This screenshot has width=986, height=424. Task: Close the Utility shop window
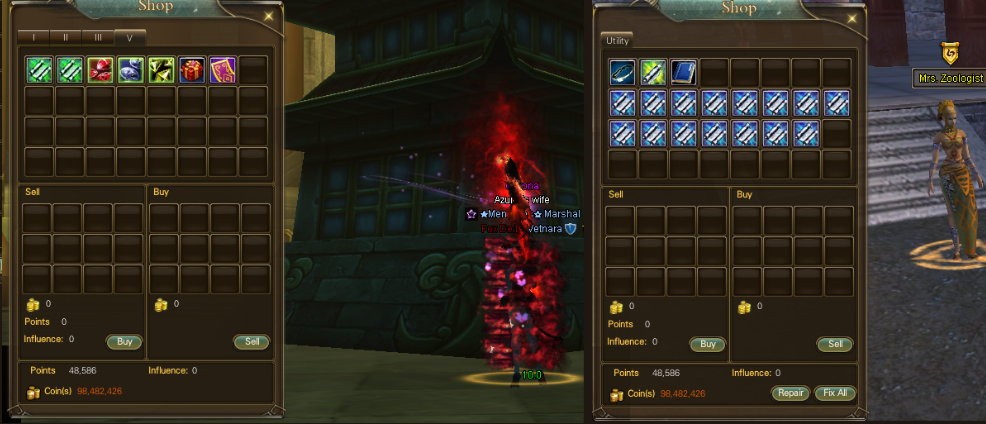coord(851,16)
